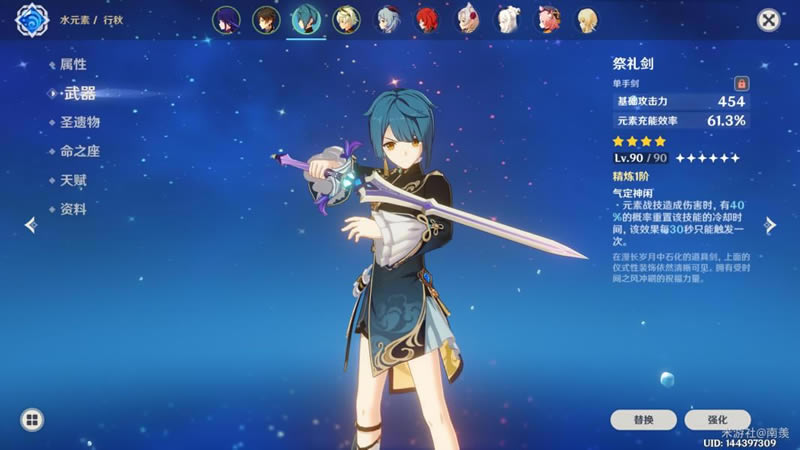This screenshot has width=800, height=450.
Task: Click the 强化 enhance weapon button
Action: (x=715, y=419)
